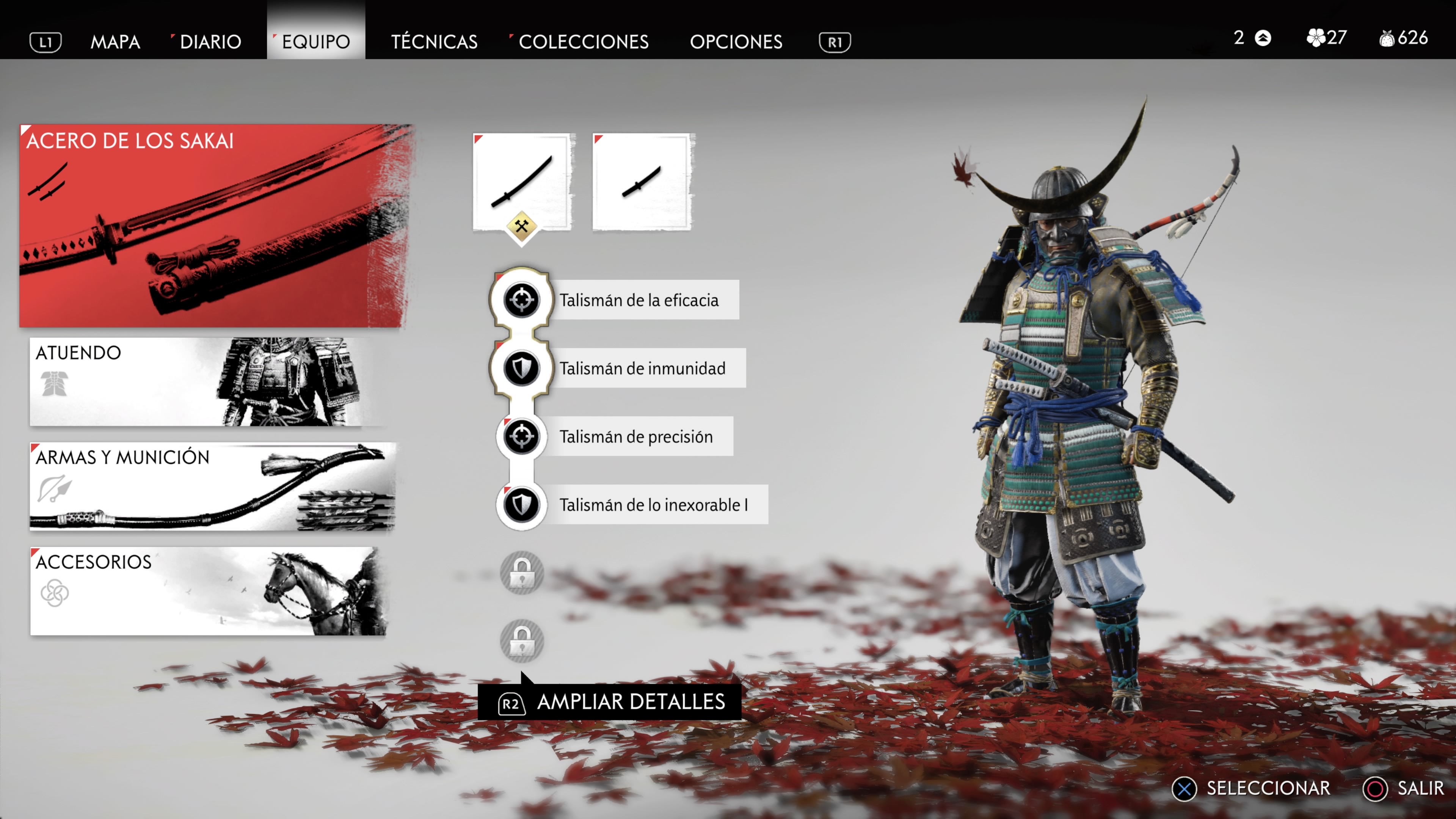Pick Talismán de precisión
This screenshot has height=819, width=1456.
coord(636,437)
